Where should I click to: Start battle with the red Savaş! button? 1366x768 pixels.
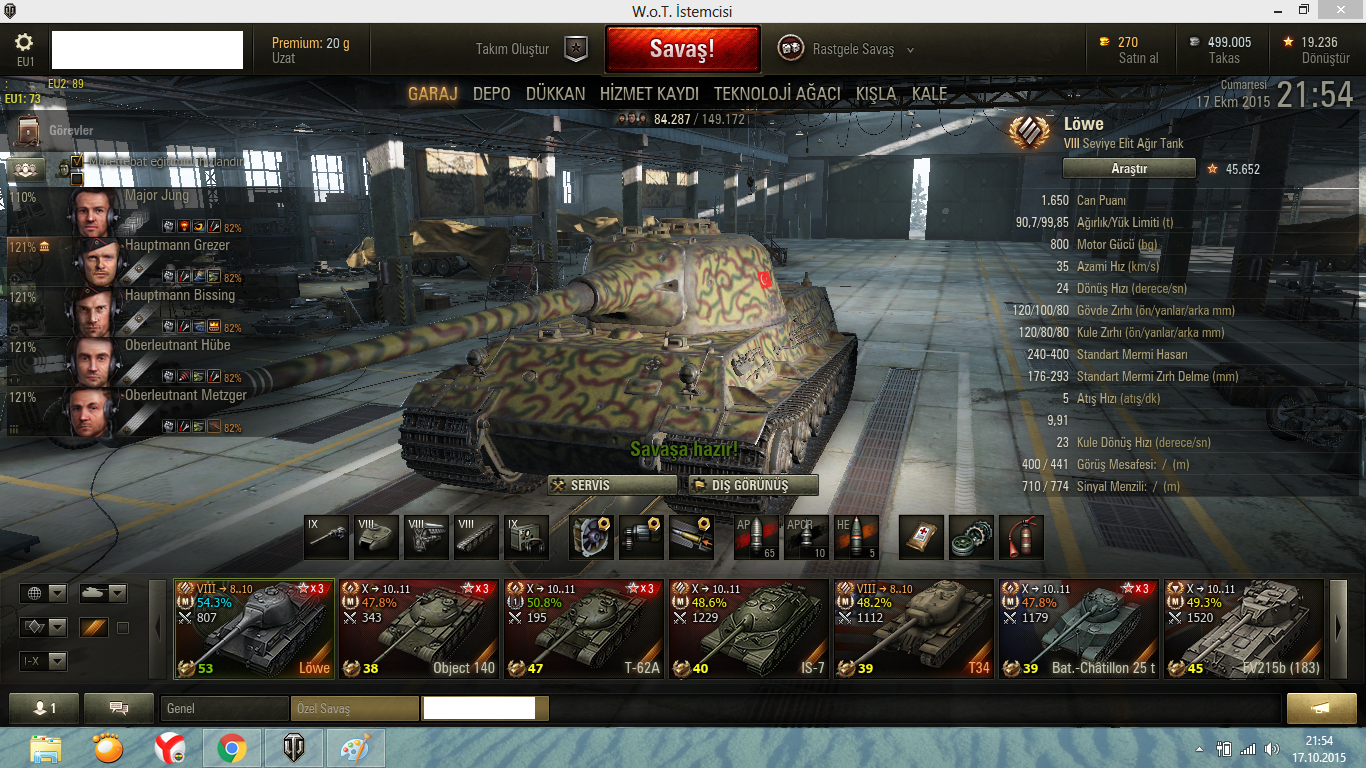click(x=682, y=49)
